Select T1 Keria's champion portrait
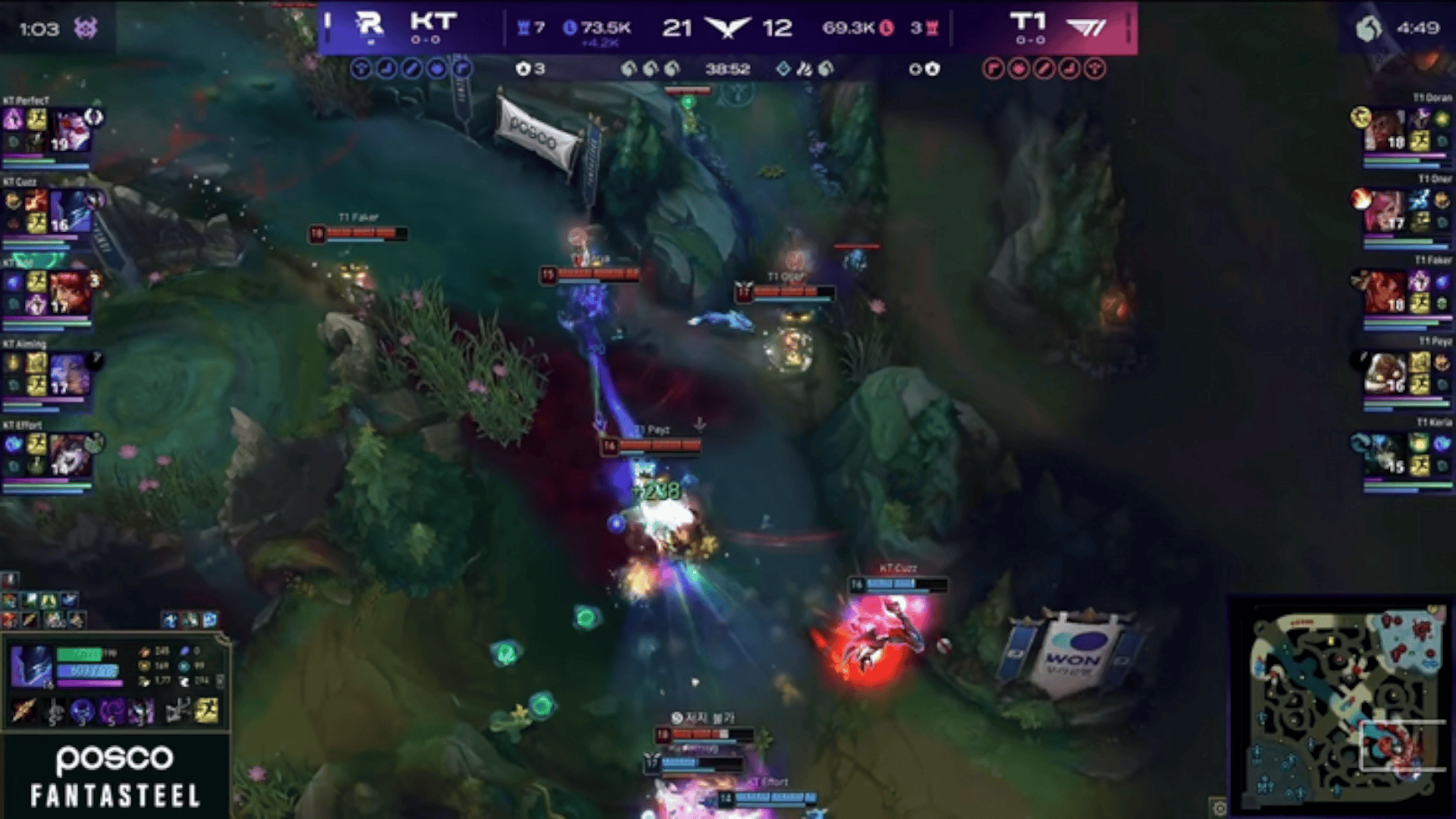The image size is (1456, 819). point(1385,454)
